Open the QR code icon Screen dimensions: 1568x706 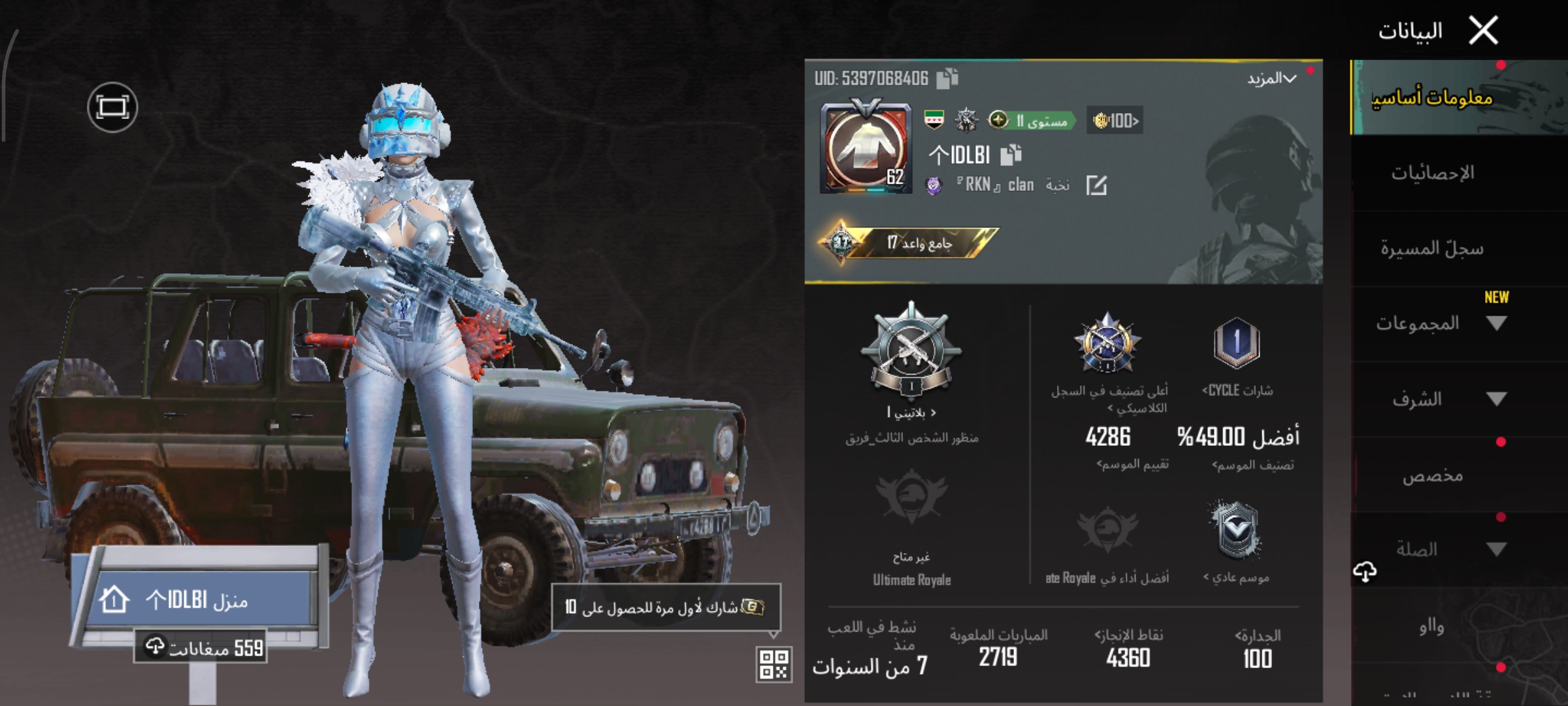click(774, 664)
